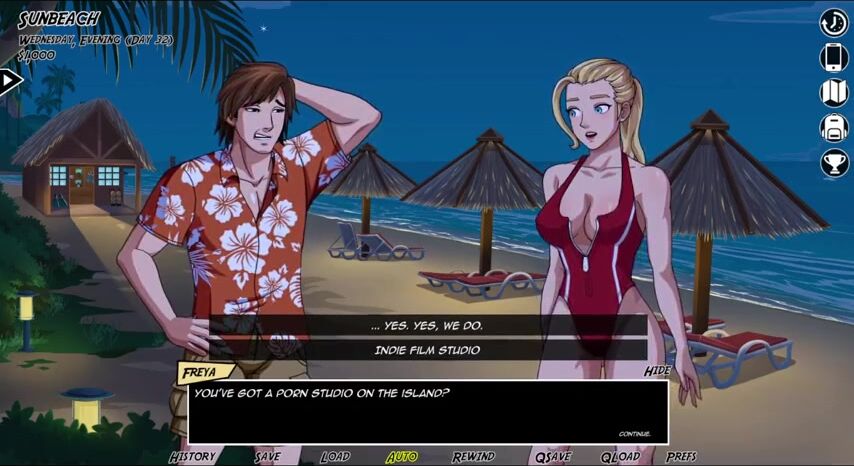Viewport: 854px width, 466px height.
Task: Open the Save menu
Action: click(267, 456)
